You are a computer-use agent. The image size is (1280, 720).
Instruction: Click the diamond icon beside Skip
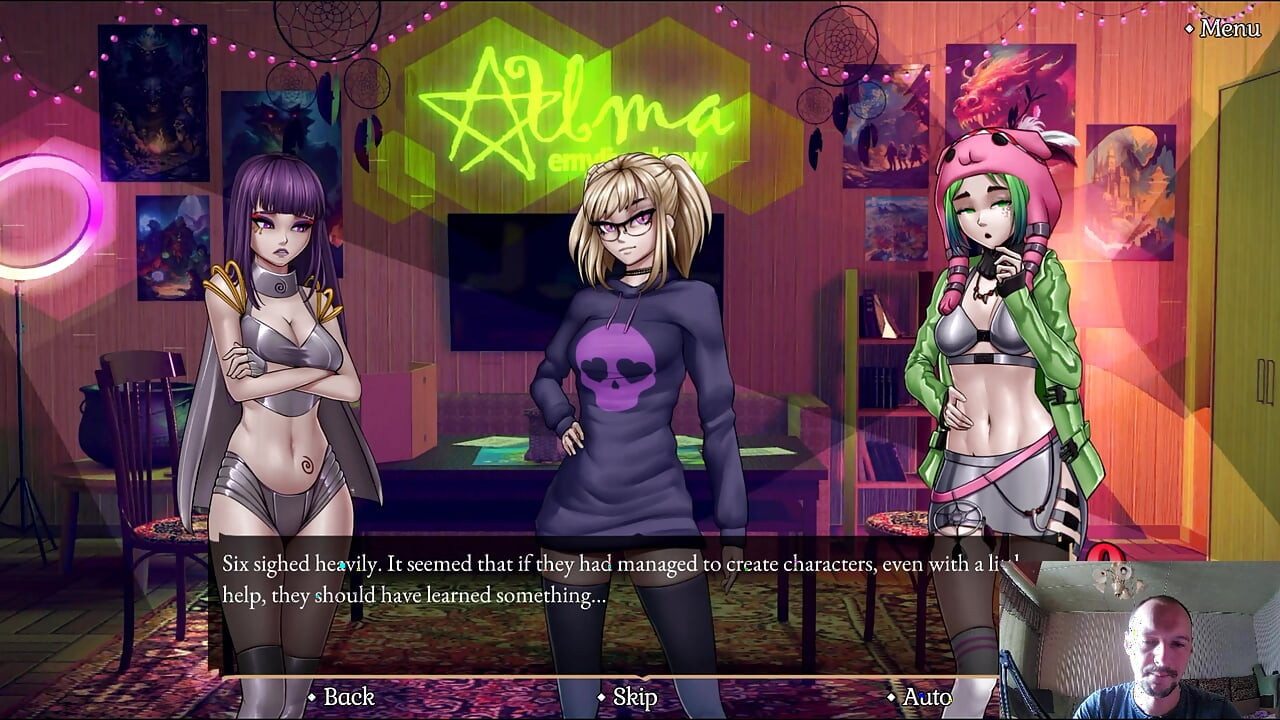tap(600, 697)
